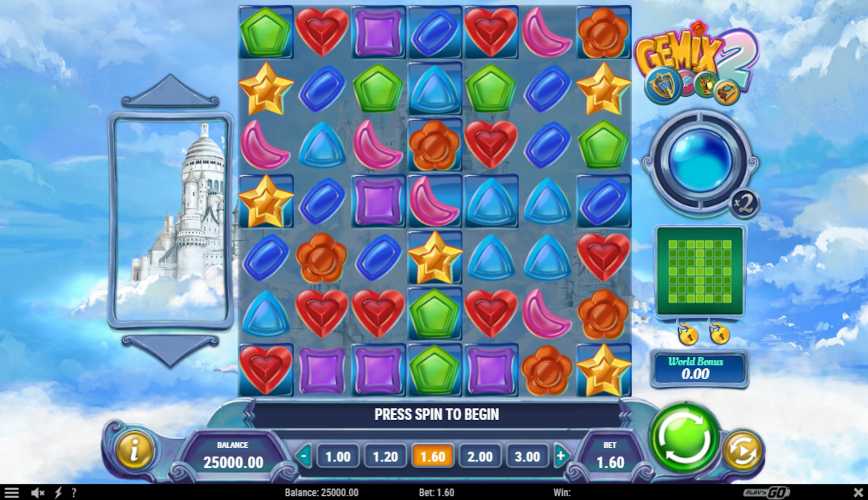Open the question mark help
868x500 pixels.
pos(73,493)
